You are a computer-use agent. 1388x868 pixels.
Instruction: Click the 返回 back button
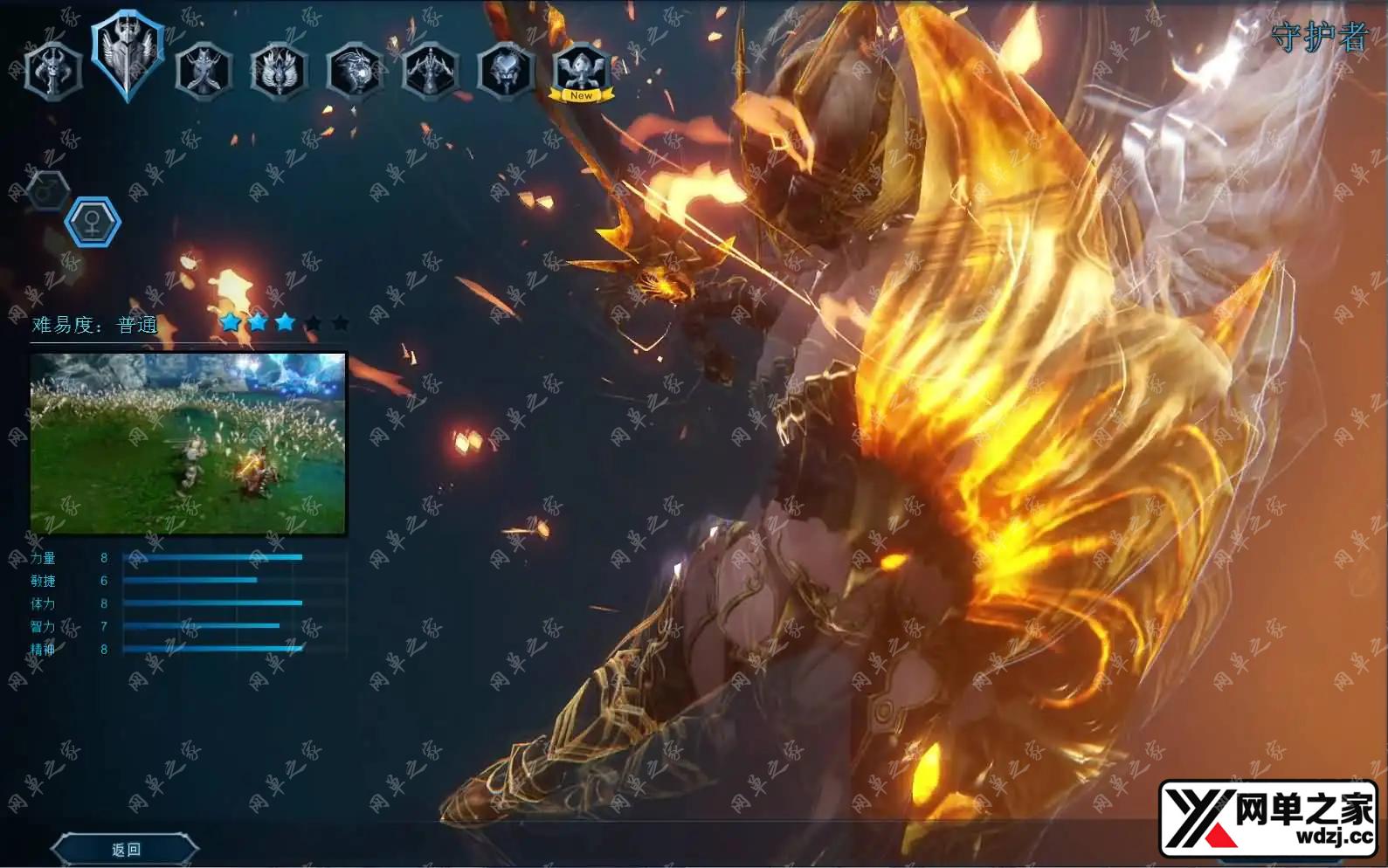(126, 849)
